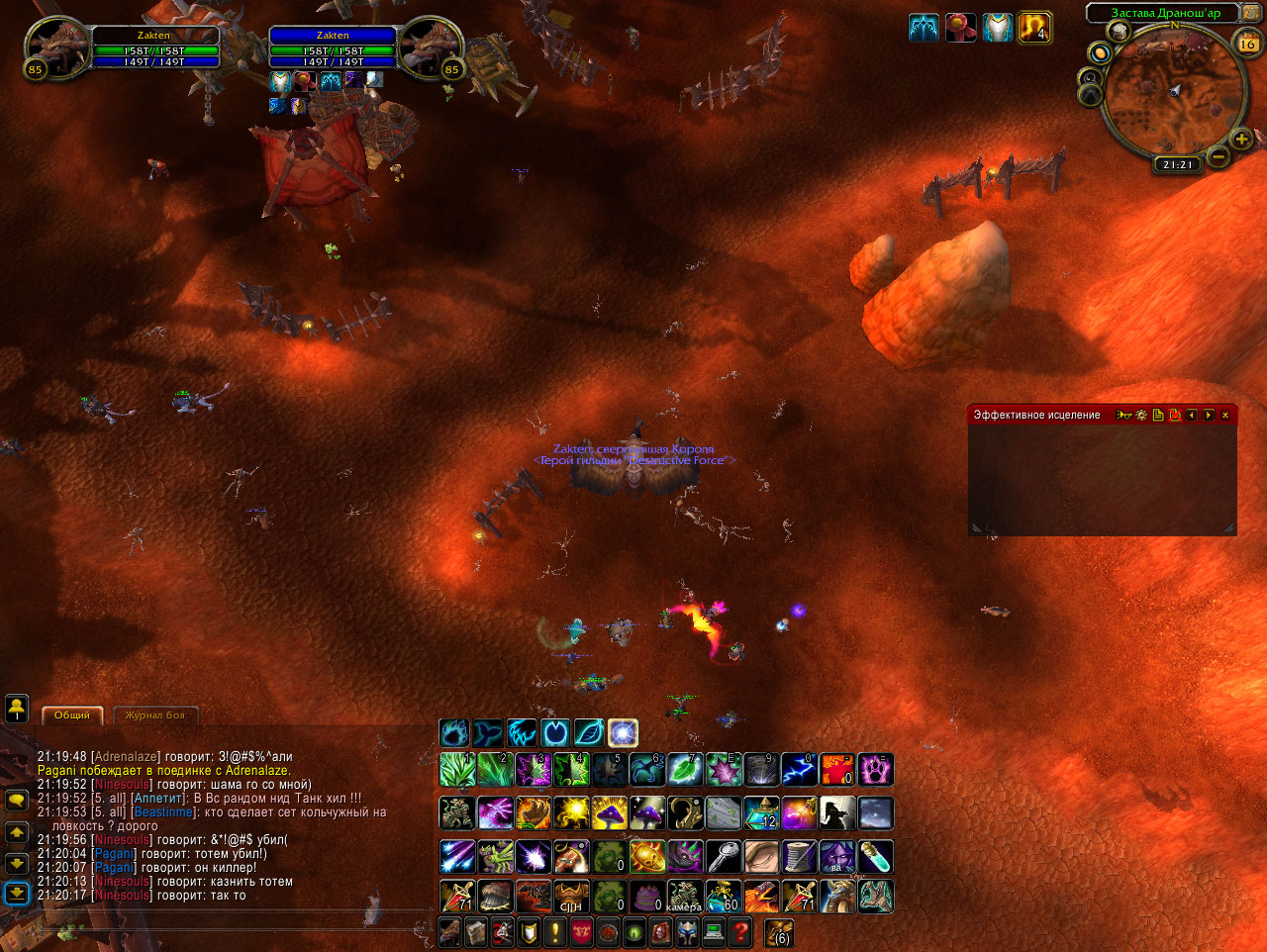
Task: Use the green leaf ability in slot 7
Action: coord(684,769)
